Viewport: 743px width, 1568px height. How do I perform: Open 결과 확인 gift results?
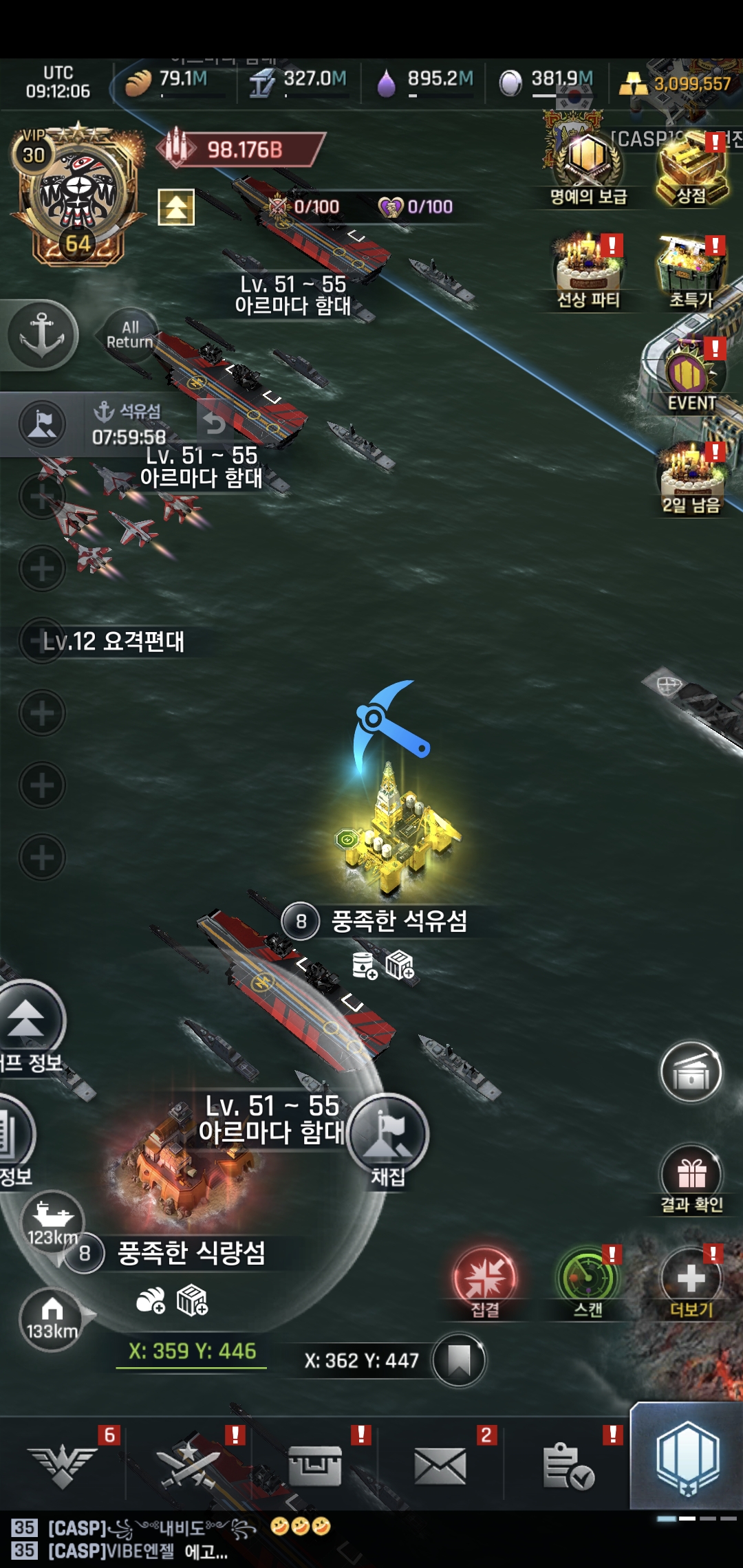pyautogui.click(x=691, y=1176)
